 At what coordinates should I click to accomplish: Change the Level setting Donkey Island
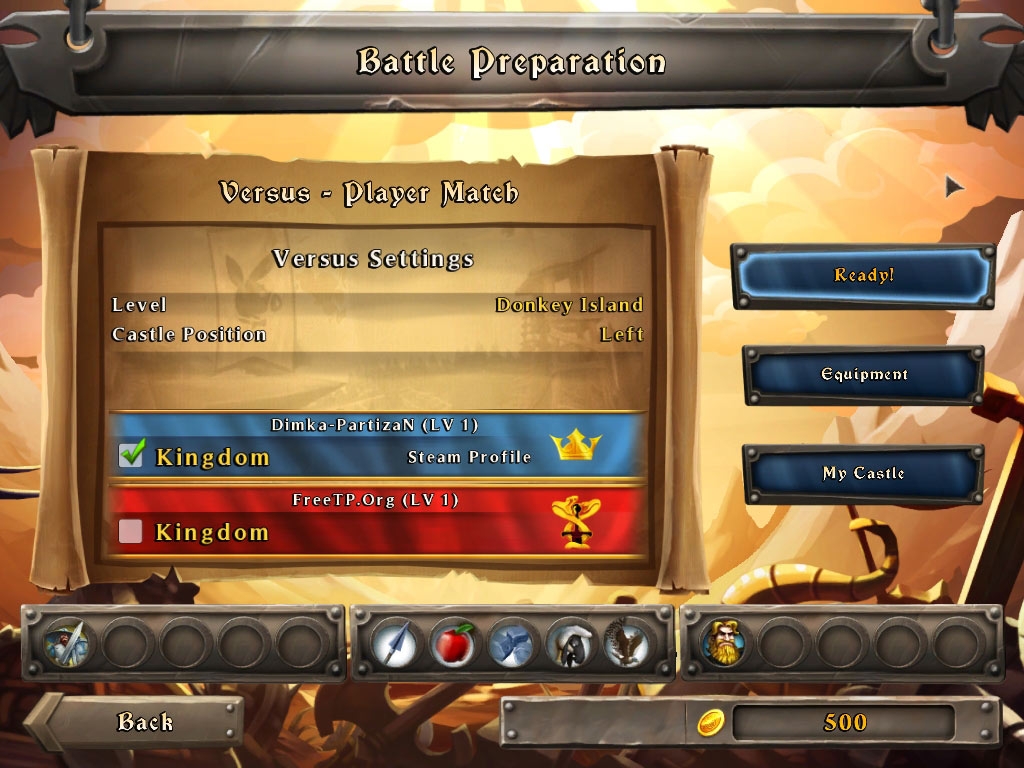[x=568, y=305]
